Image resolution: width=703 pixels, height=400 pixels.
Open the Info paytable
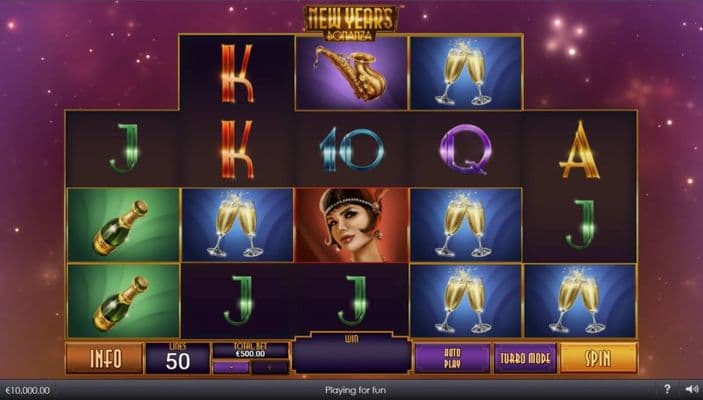[104, 358]
